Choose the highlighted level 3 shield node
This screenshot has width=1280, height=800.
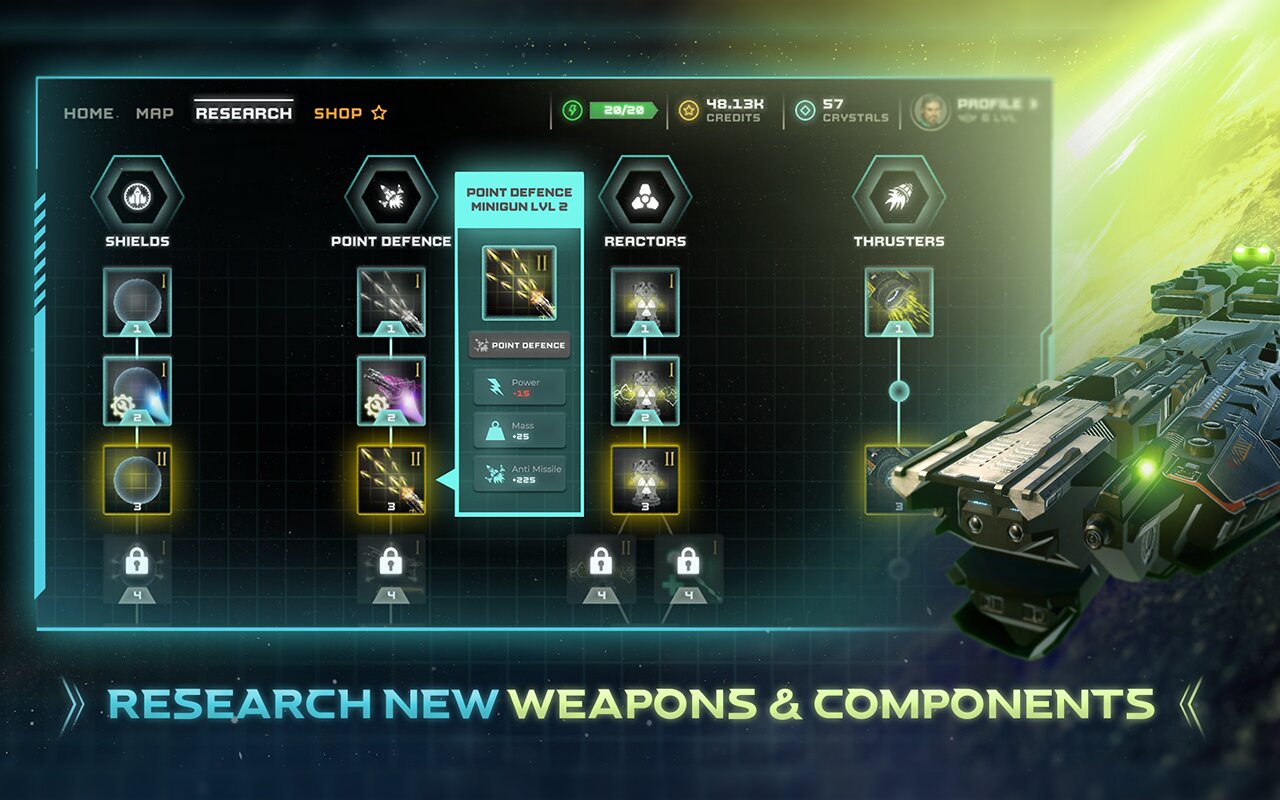(x=137, y=480)
